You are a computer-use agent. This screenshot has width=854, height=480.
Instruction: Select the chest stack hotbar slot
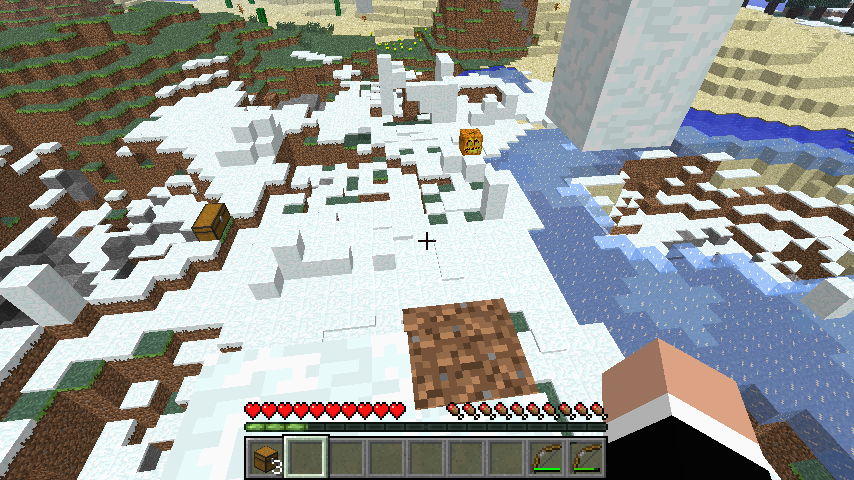[x=266, y=459]
